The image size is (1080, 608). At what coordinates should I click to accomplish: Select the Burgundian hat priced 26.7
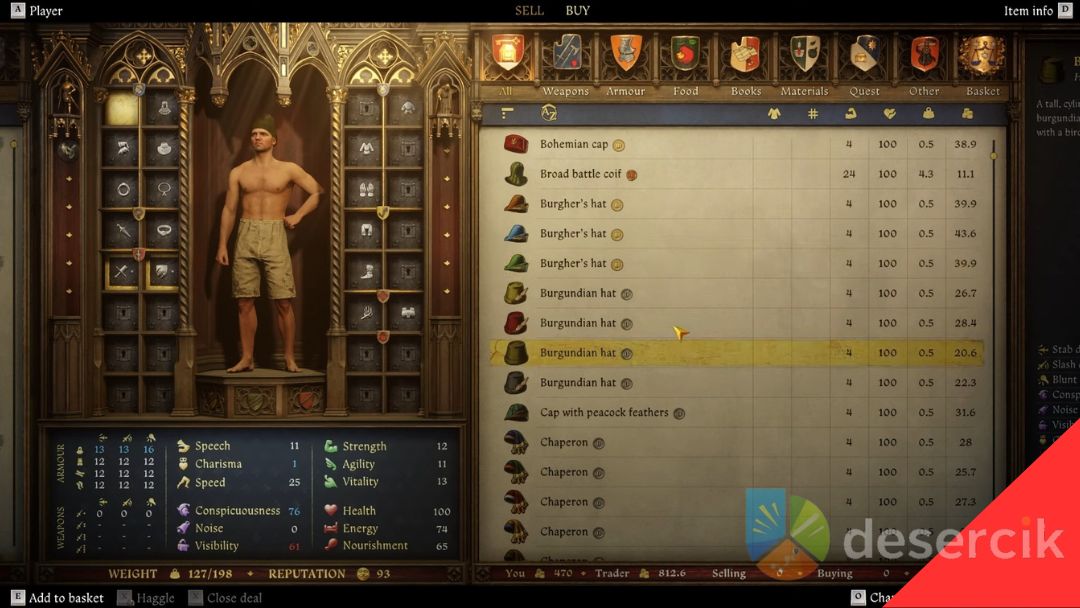point(578,293)
